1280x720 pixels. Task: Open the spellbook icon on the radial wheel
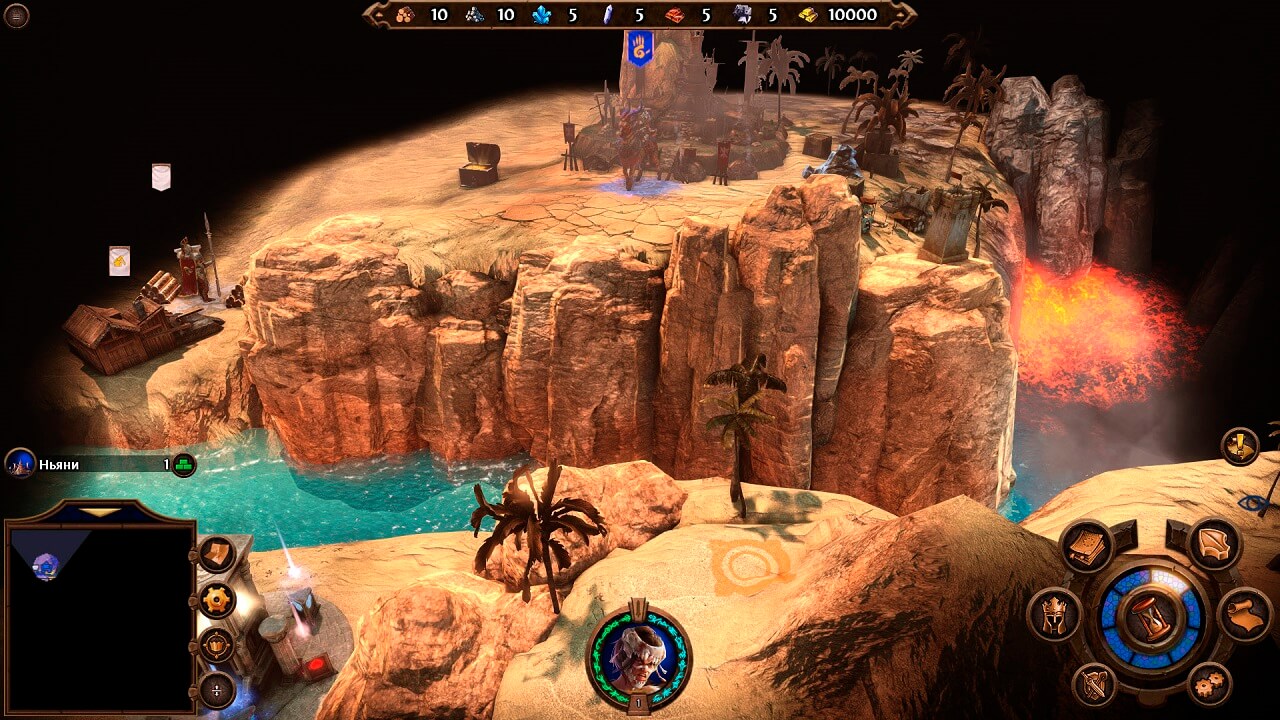(x=1086, y=546)
